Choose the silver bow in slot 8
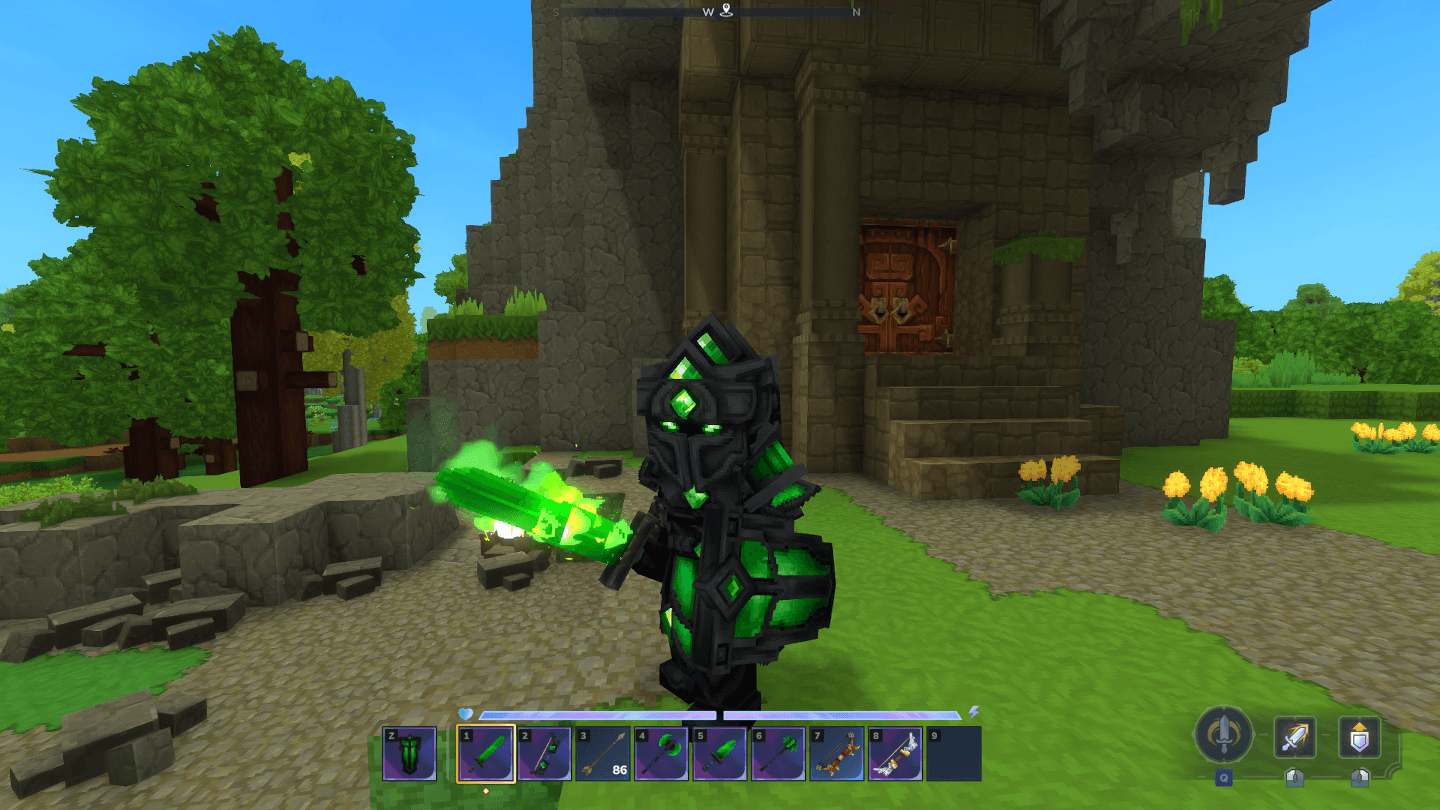This screenshot has height=810, width=1440. [x=896, y=753]
